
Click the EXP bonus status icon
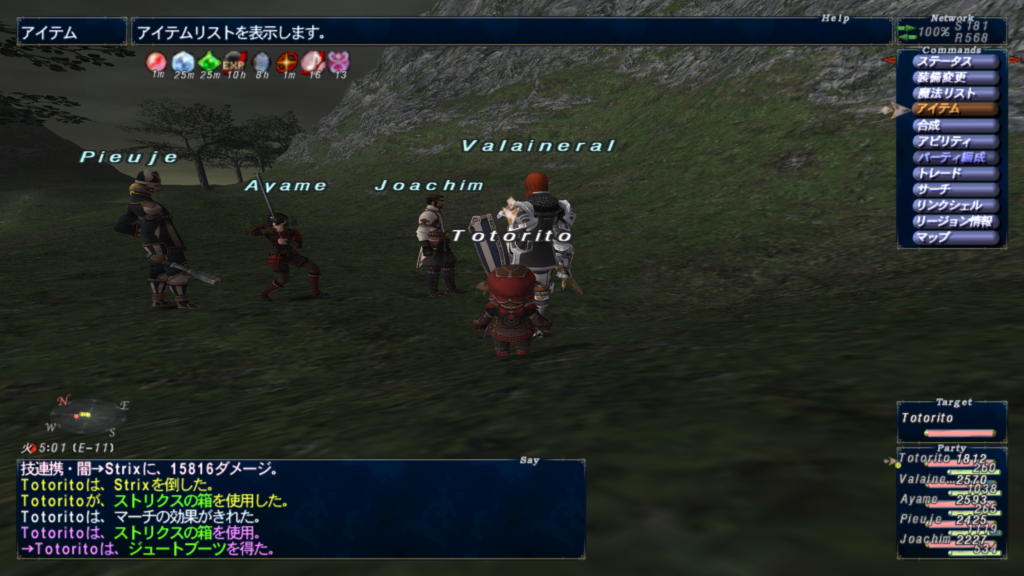point(234,63)
